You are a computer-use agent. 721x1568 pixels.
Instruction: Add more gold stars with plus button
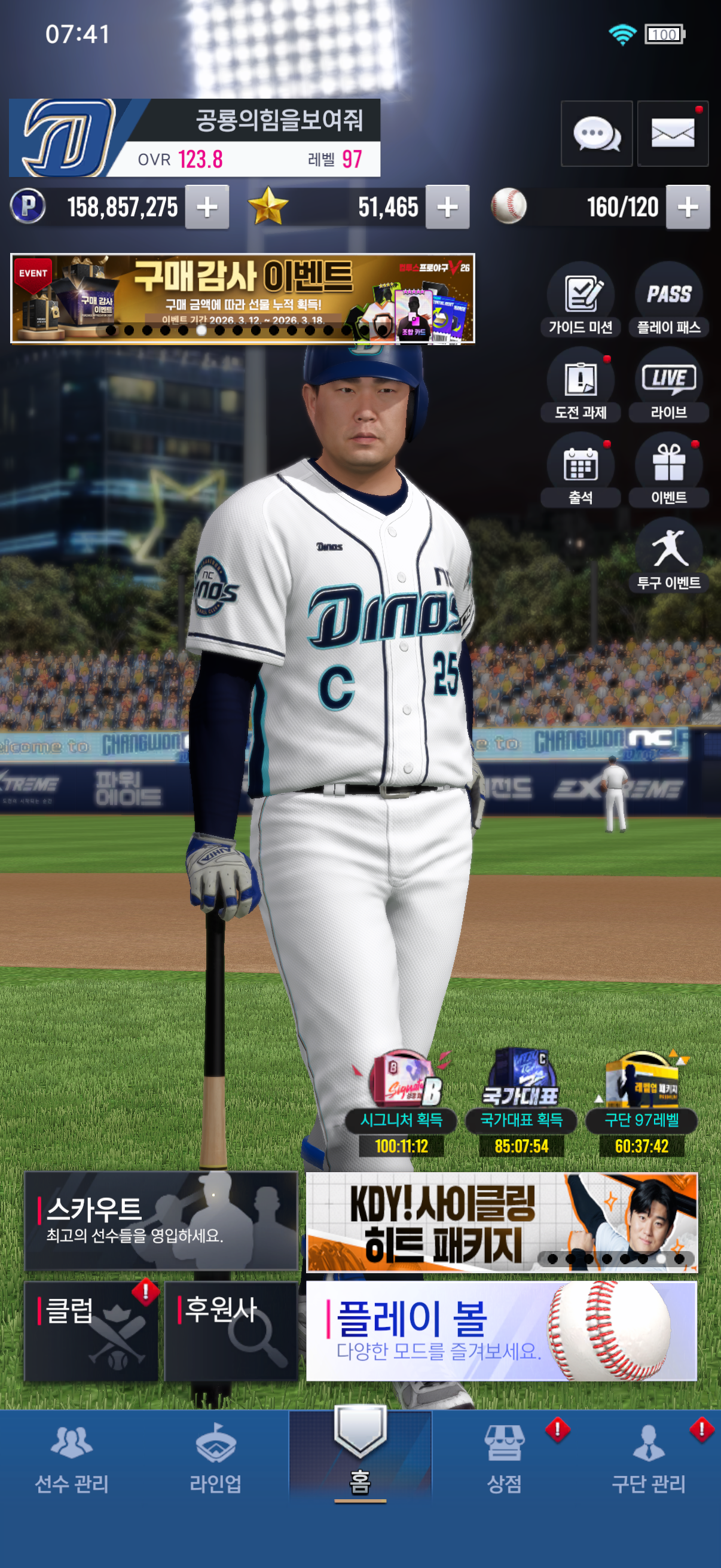[447, 207]
